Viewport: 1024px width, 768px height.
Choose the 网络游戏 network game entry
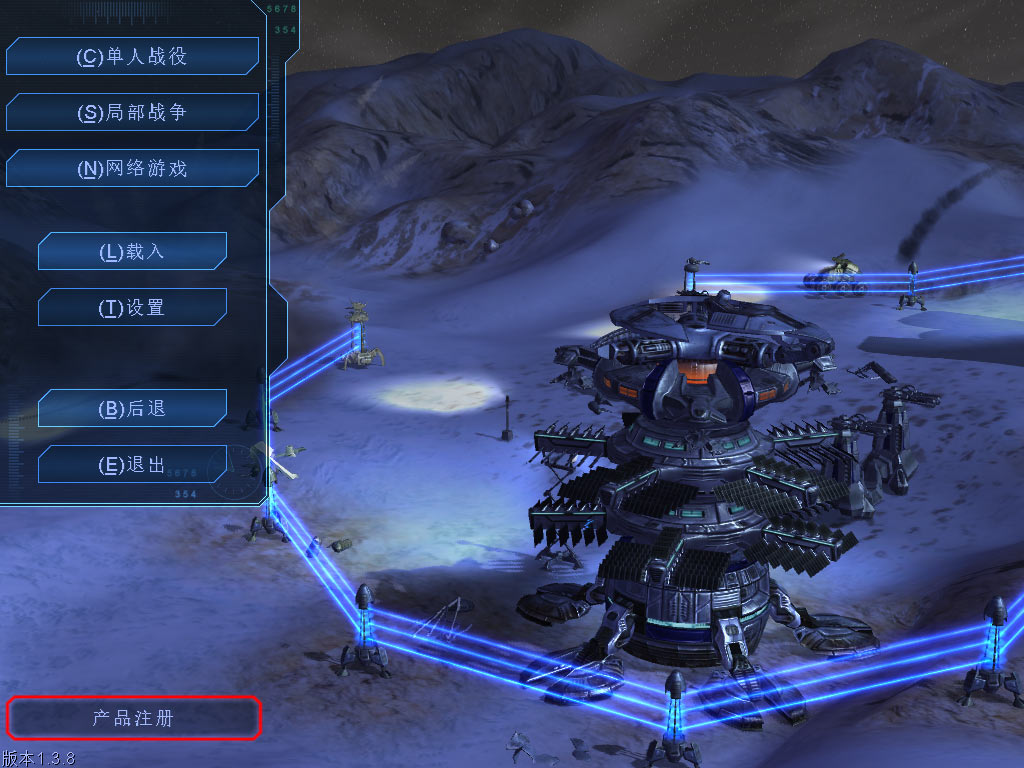[132, 169]
